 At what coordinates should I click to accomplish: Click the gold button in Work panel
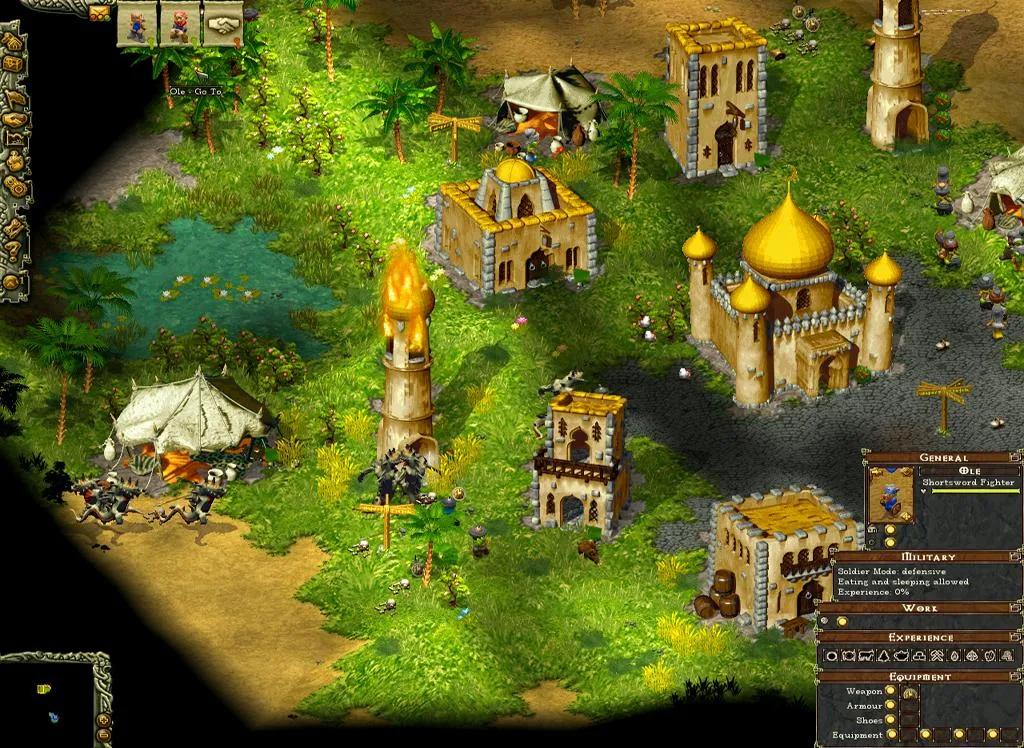[842, 621]
